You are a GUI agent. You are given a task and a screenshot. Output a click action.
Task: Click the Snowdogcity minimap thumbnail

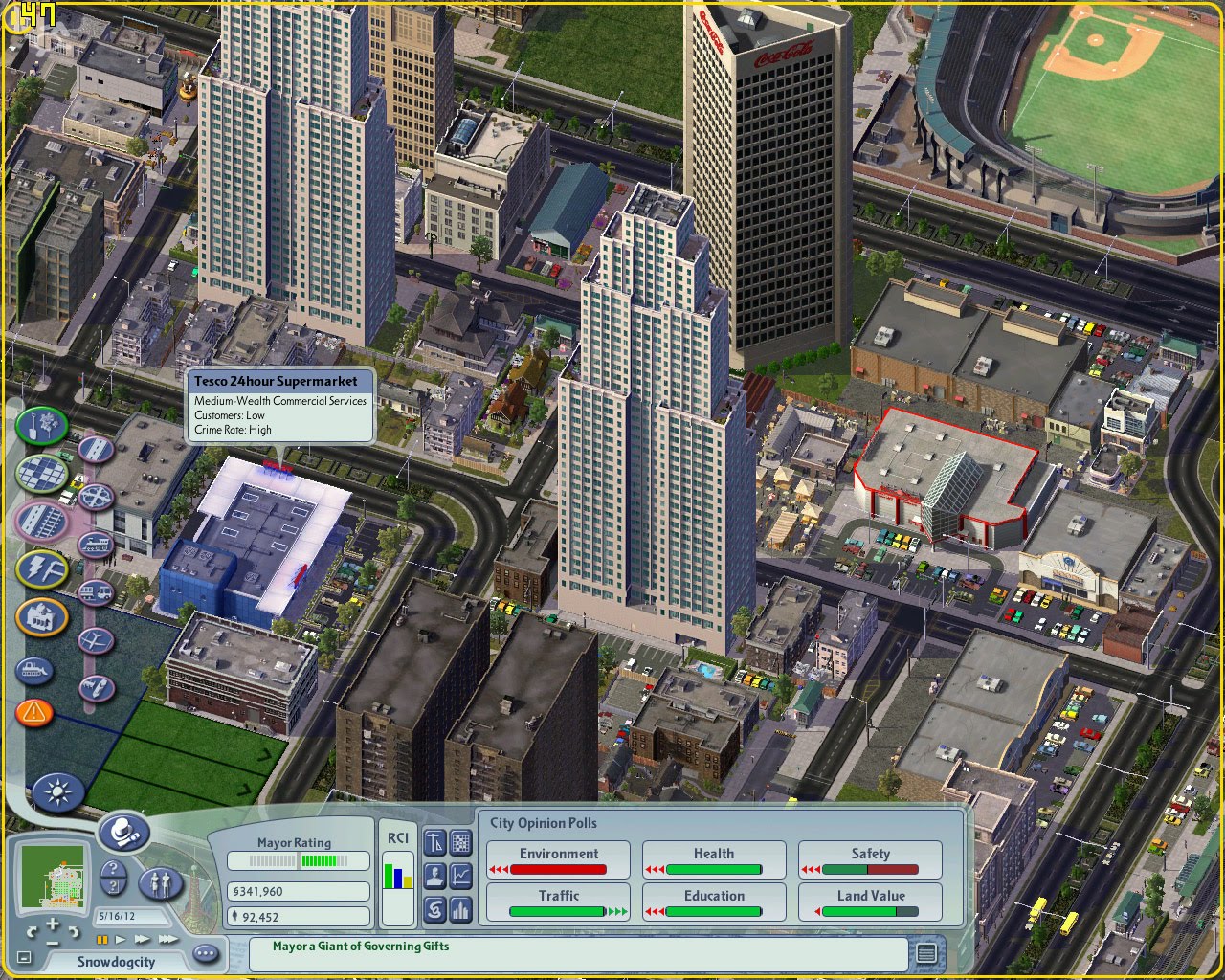coord(53,876)
